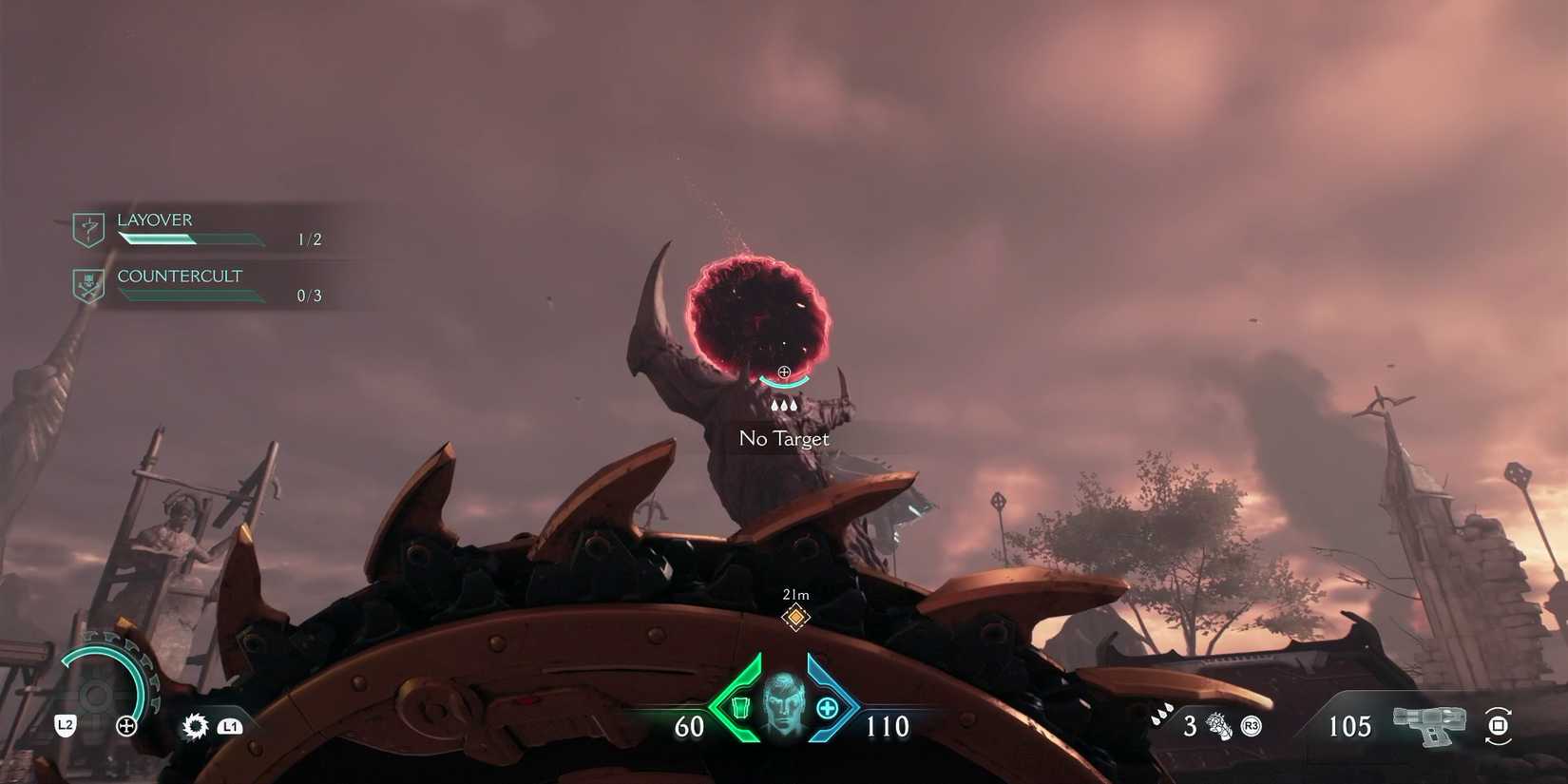
Task: Toggle the LAYOVER objective shield emblem
Action: 87,228
